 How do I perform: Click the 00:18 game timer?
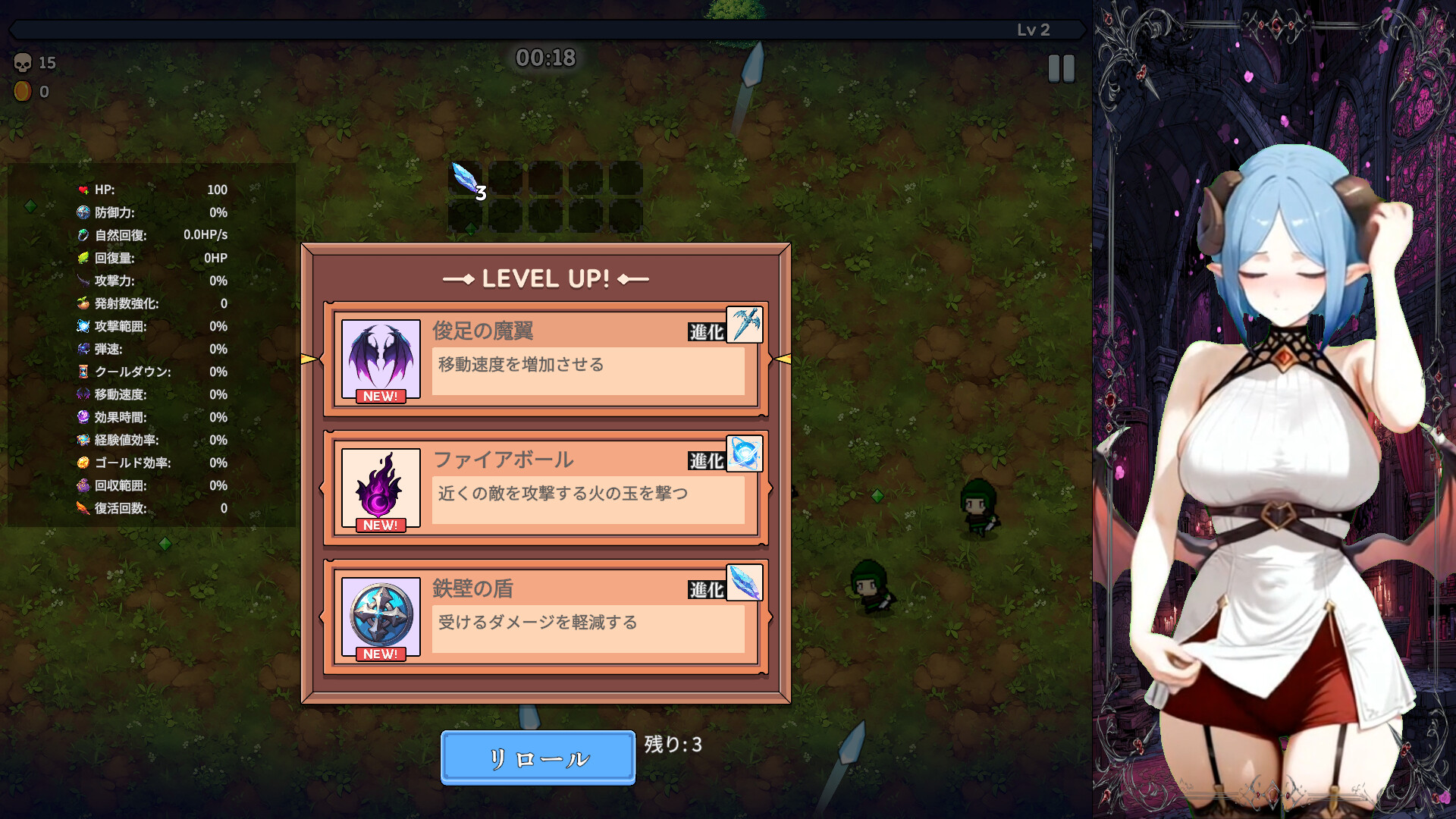(x=545, y=58)
